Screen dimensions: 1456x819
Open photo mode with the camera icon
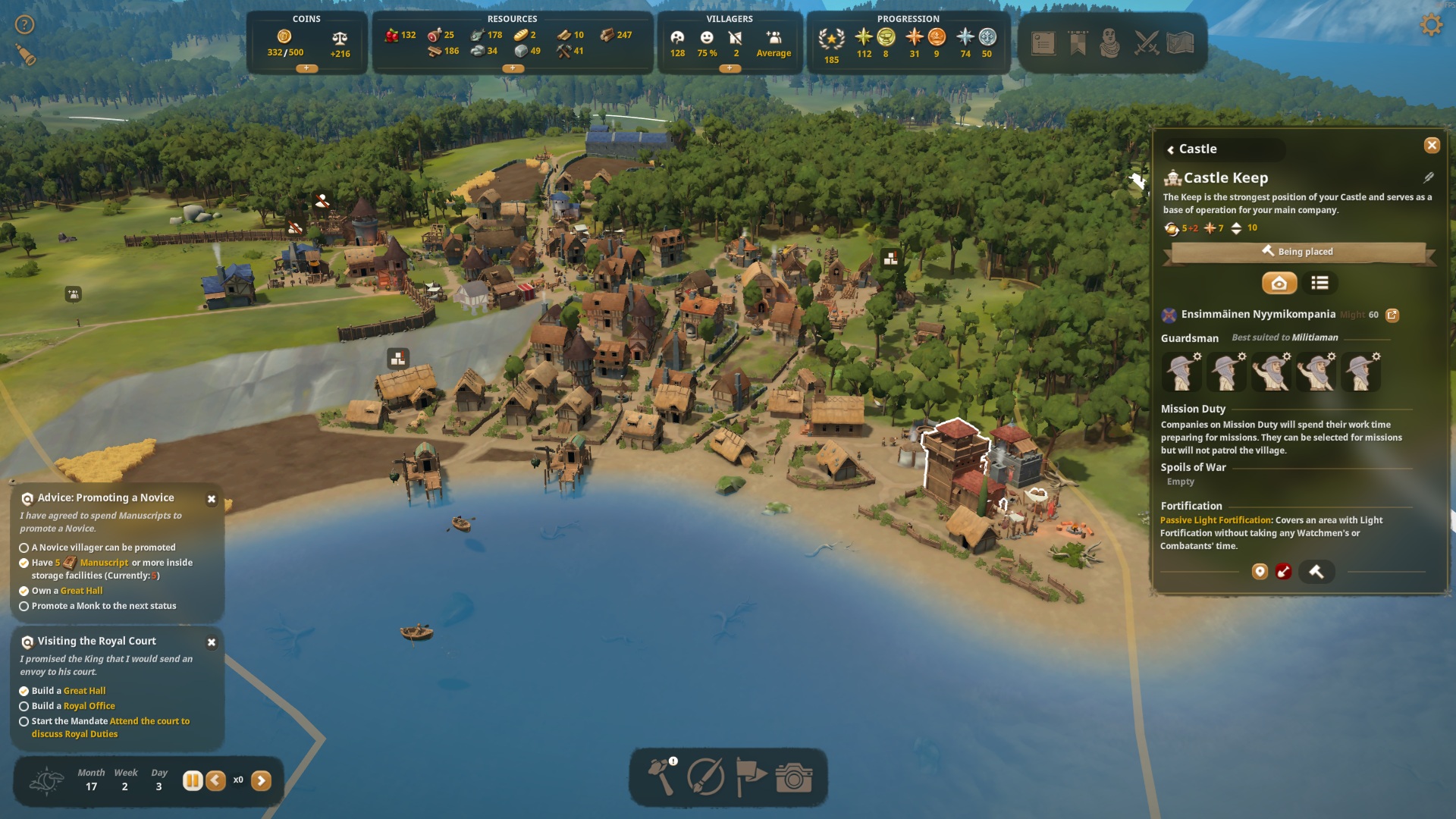(x=794, y=777)
